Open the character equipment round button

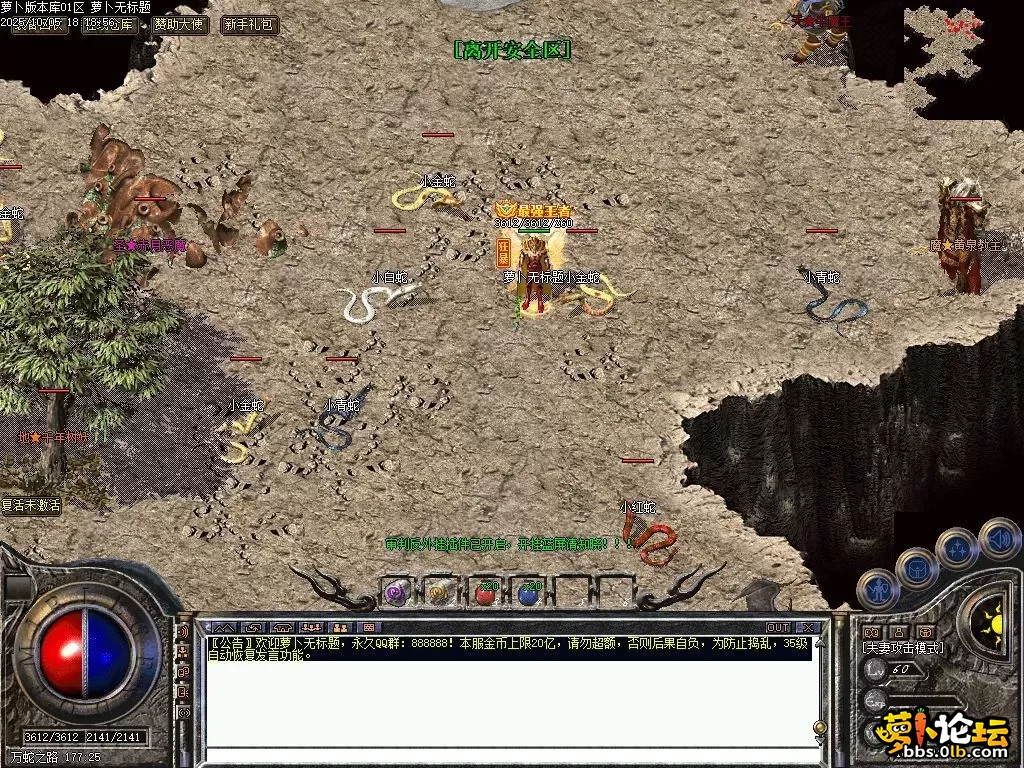click(x=878, y=589)
